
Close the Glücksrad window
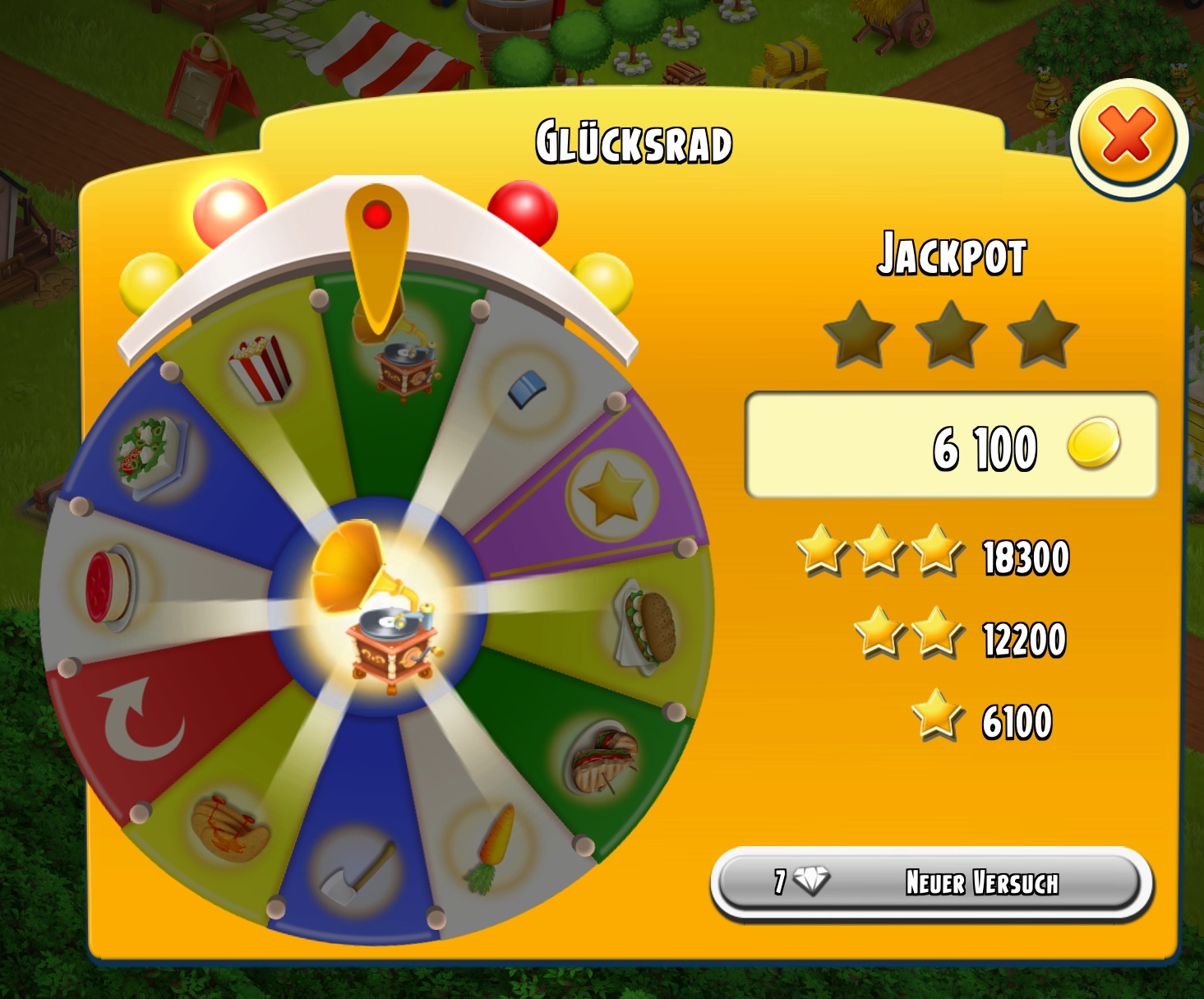pyautogui.click(x=1128, y=136)
